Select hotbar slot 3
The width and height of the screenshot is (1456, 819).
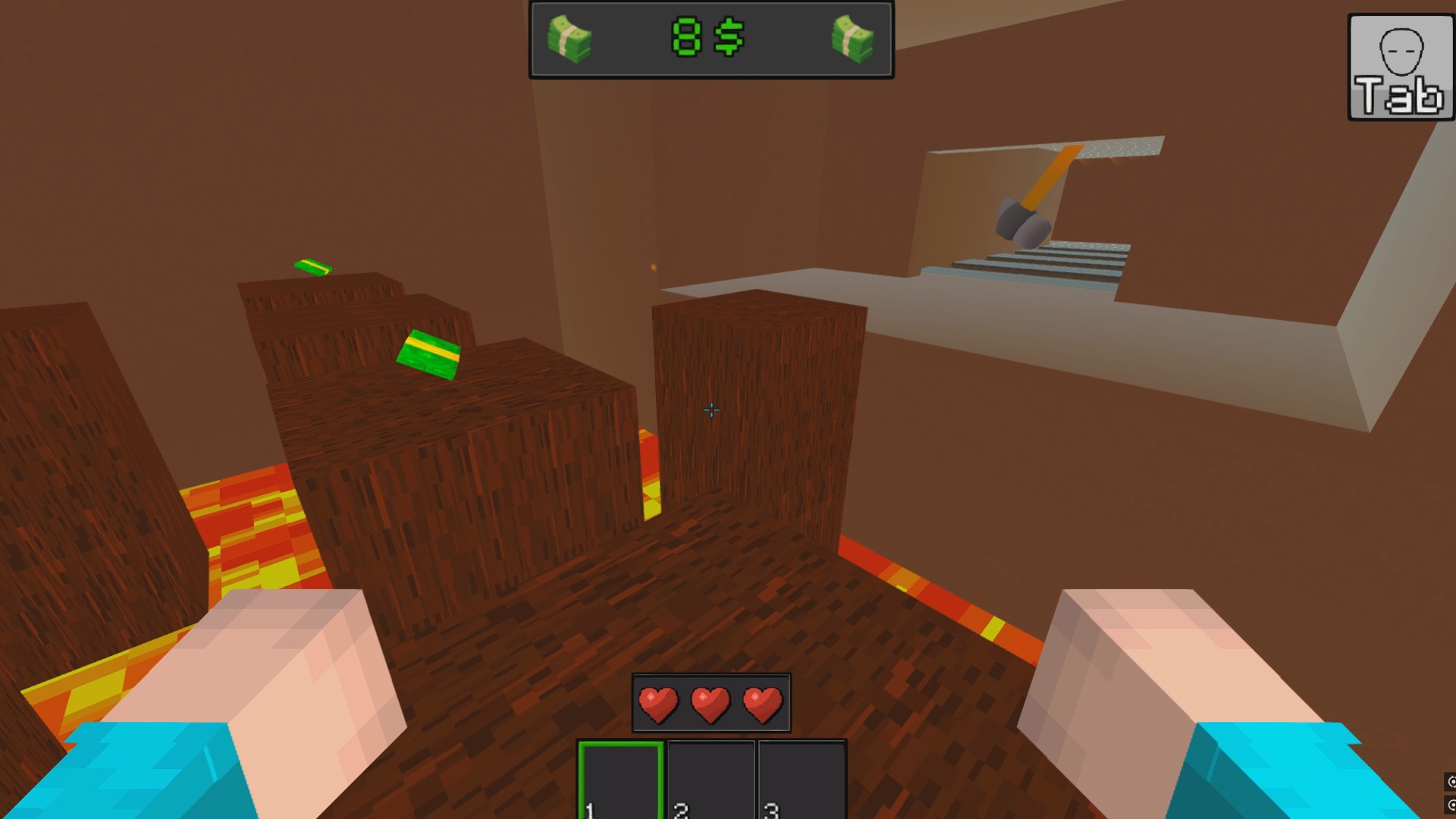[802, 781]
